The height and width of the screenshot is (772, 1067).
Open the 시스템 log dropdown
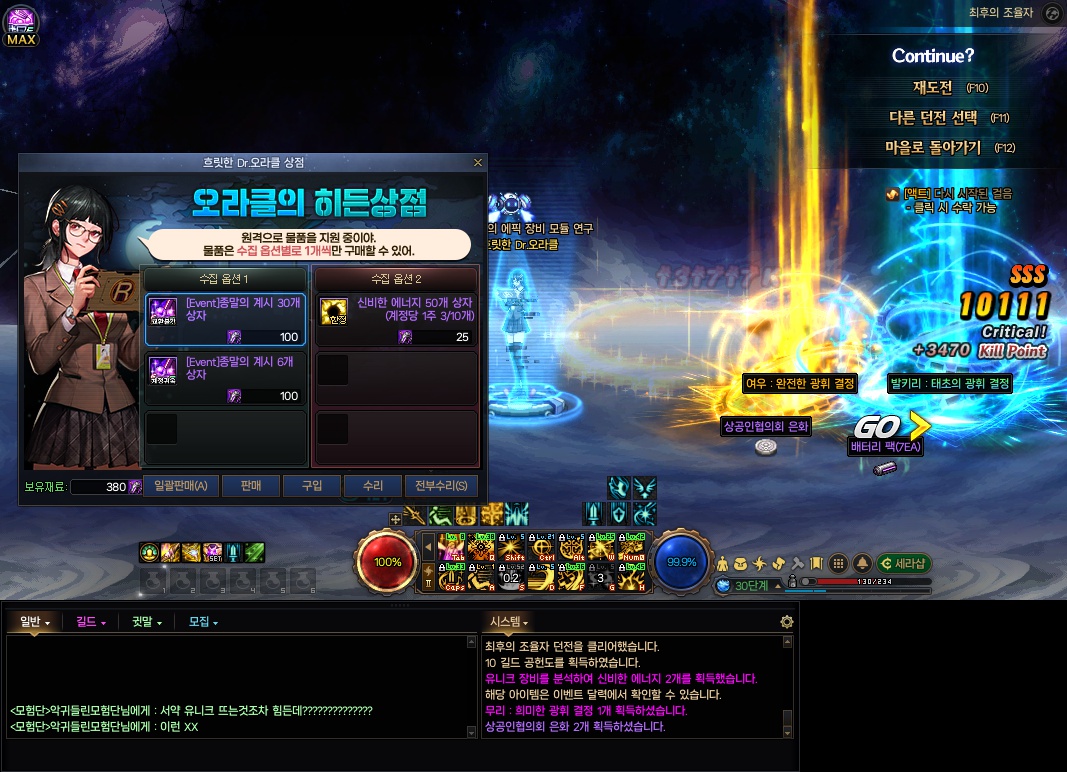pyautogui.click(x=509, y=622)
